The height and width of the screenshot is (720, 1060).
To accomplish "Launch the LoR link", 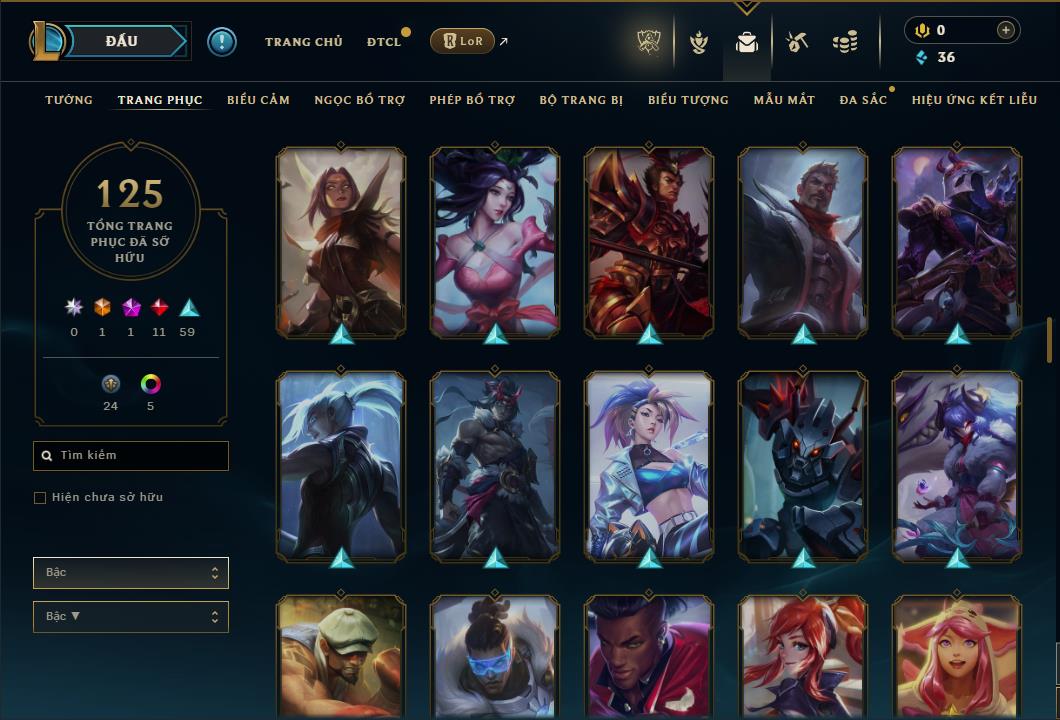I will tap(462, 41).
